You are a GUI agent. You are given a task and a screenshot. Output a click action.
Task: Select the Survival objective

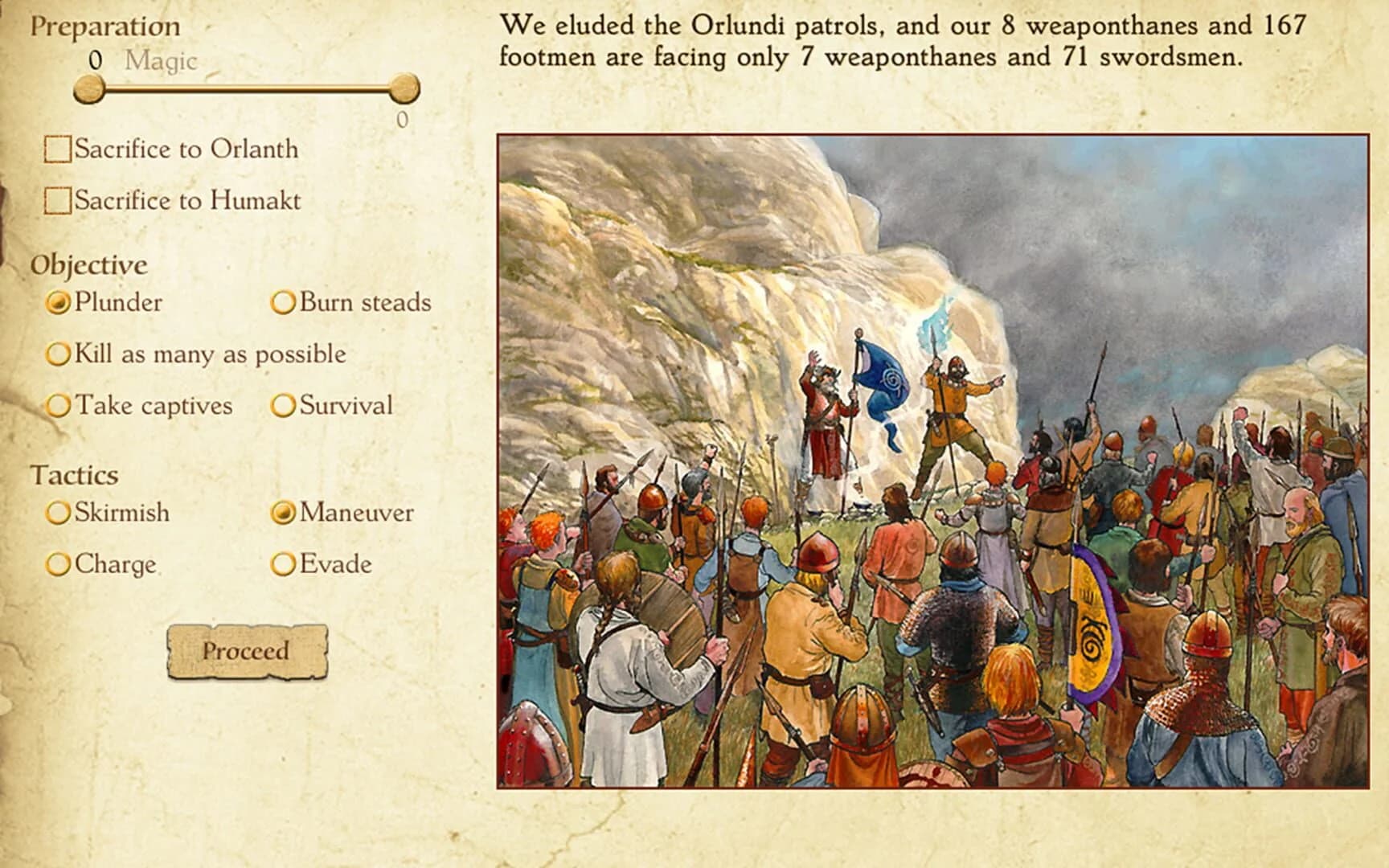coord(283,406)
